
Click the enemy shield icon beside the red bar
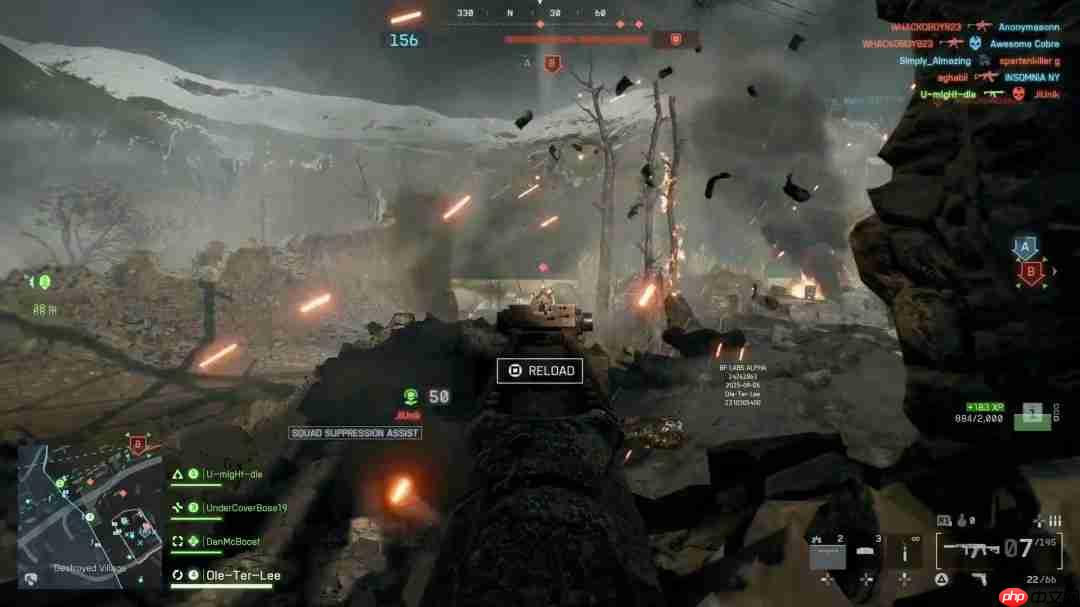675,39
